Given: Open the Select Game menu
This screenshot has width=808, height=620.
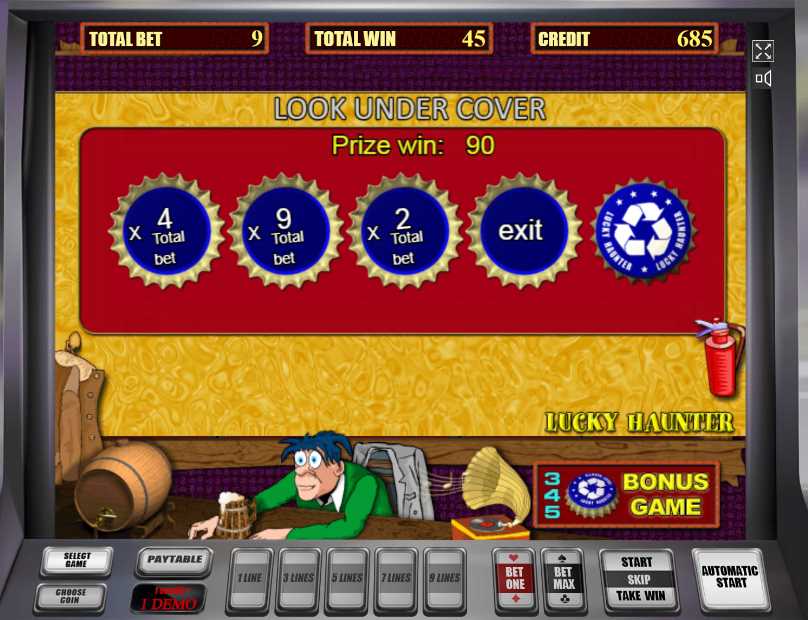Looking at the screenshot, I should click(76, 561).
